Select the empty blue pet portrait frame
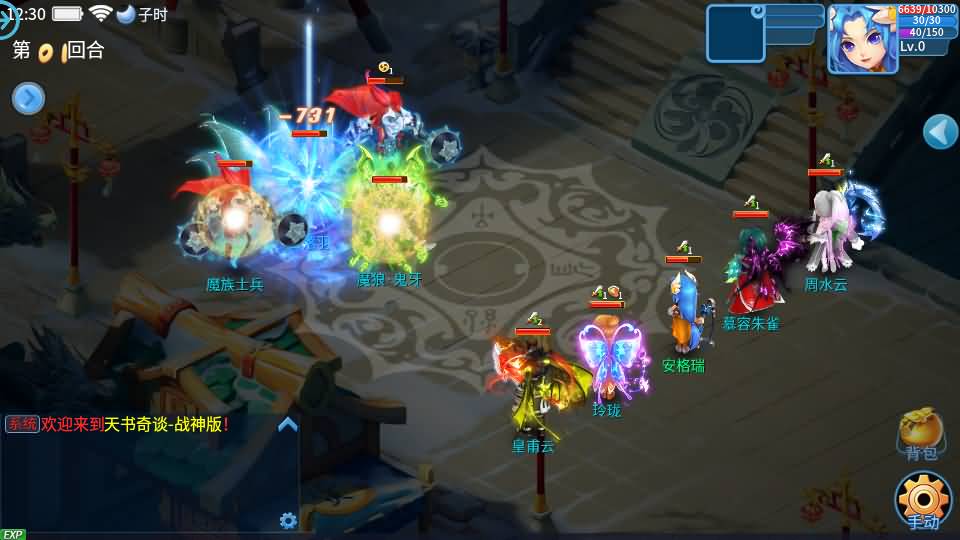This screenshot has height=540, width=960. [x=735, y=34]
